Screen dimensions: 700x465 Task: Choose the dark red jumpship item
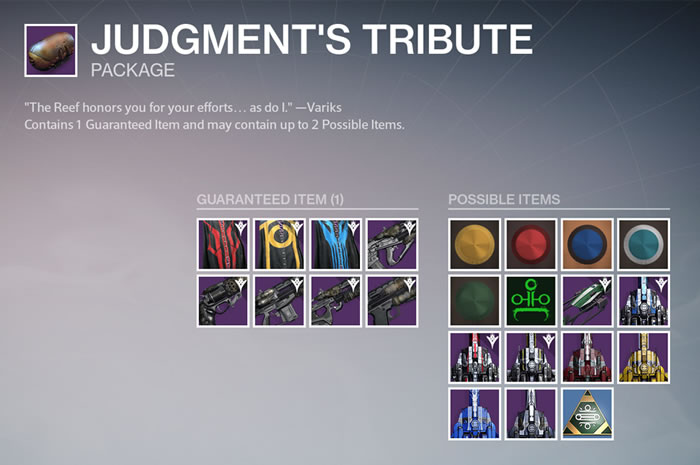click(x=587, y=357)
